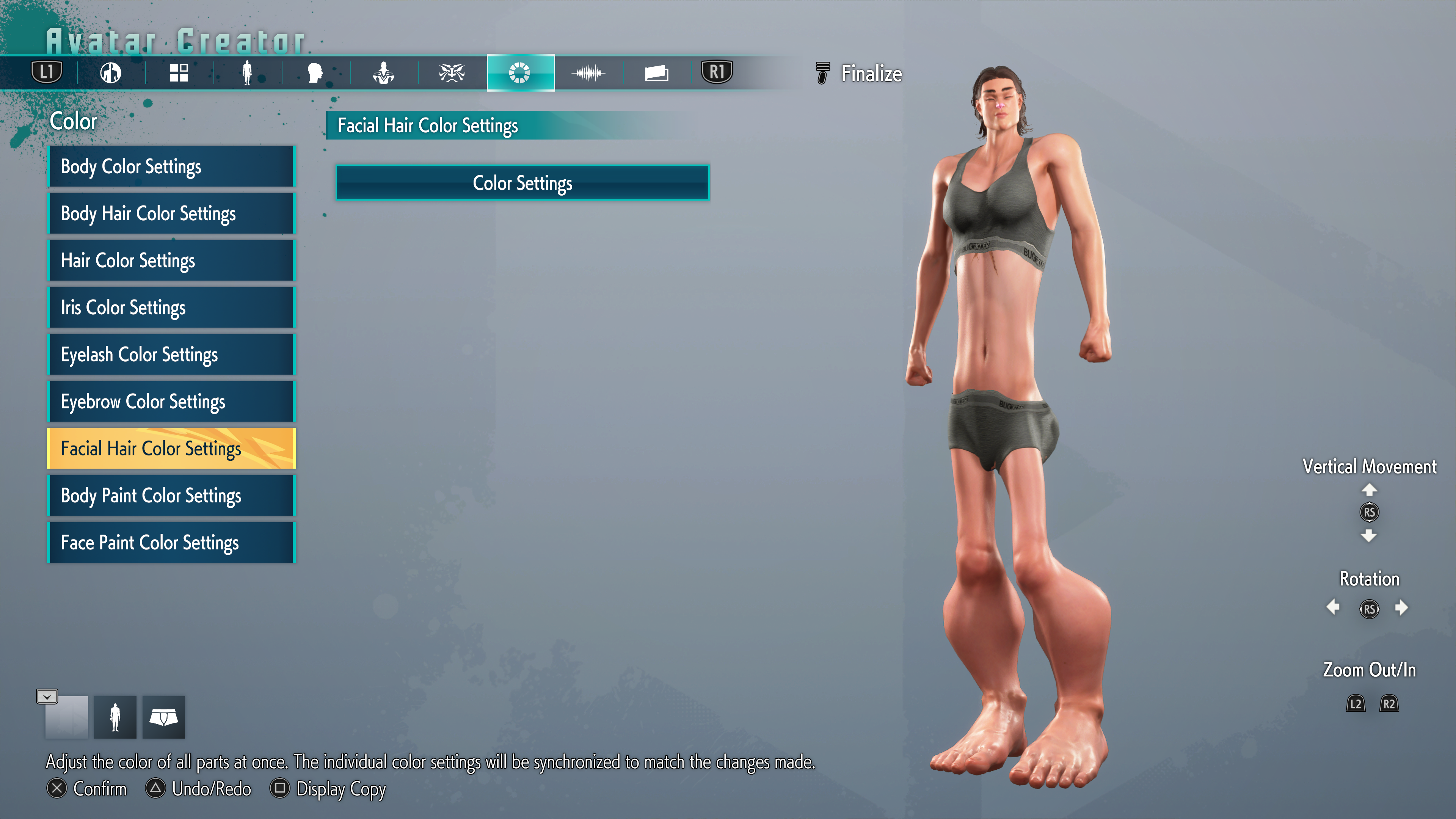Click the standing body figure view icon
The height and width of the screenshot is (819, 1456).
pyautogui.click(x=115, y=717)
